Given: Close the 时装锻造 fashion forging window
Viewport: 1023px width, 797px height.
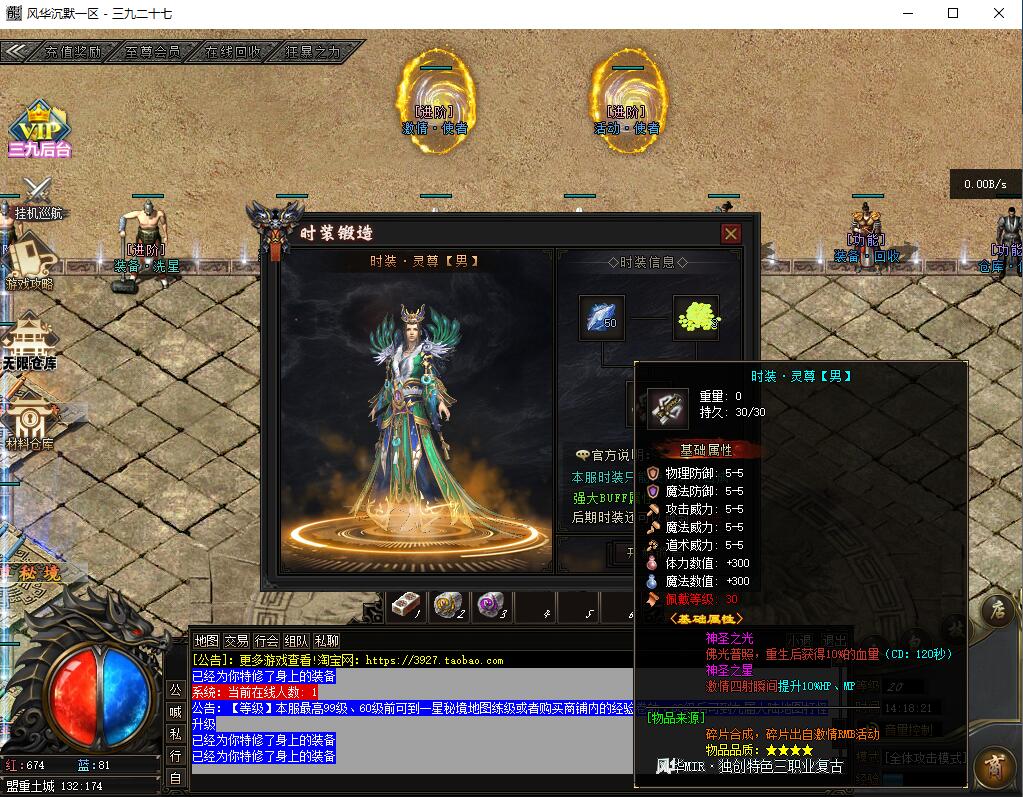Looking at the screenshot, I should pyautogui.click(x=731, y=233).
